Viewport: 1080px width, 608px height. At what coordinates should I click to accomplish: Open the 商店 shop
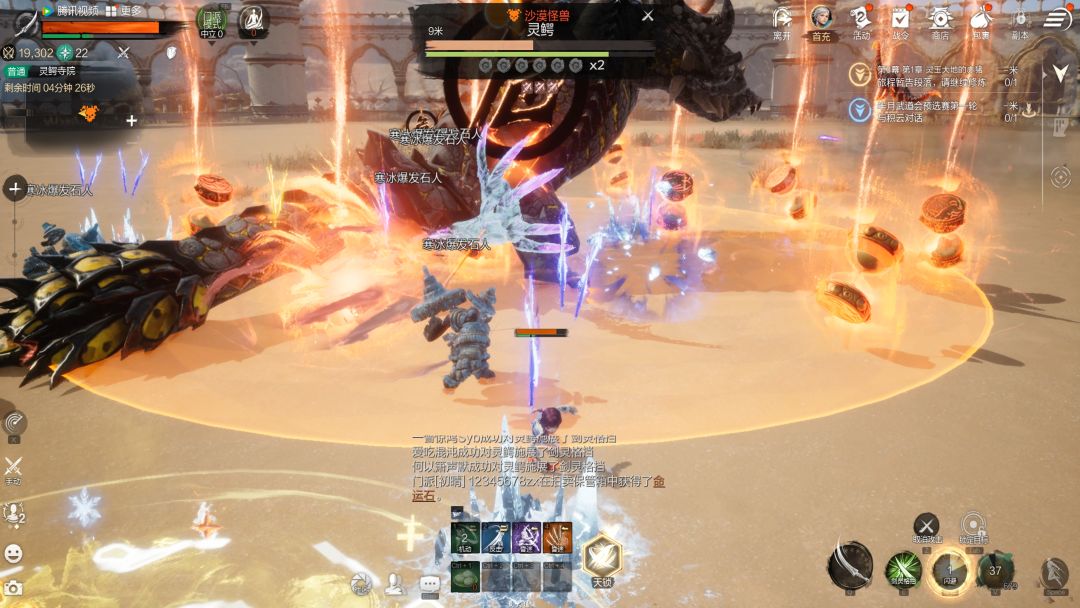940,18
